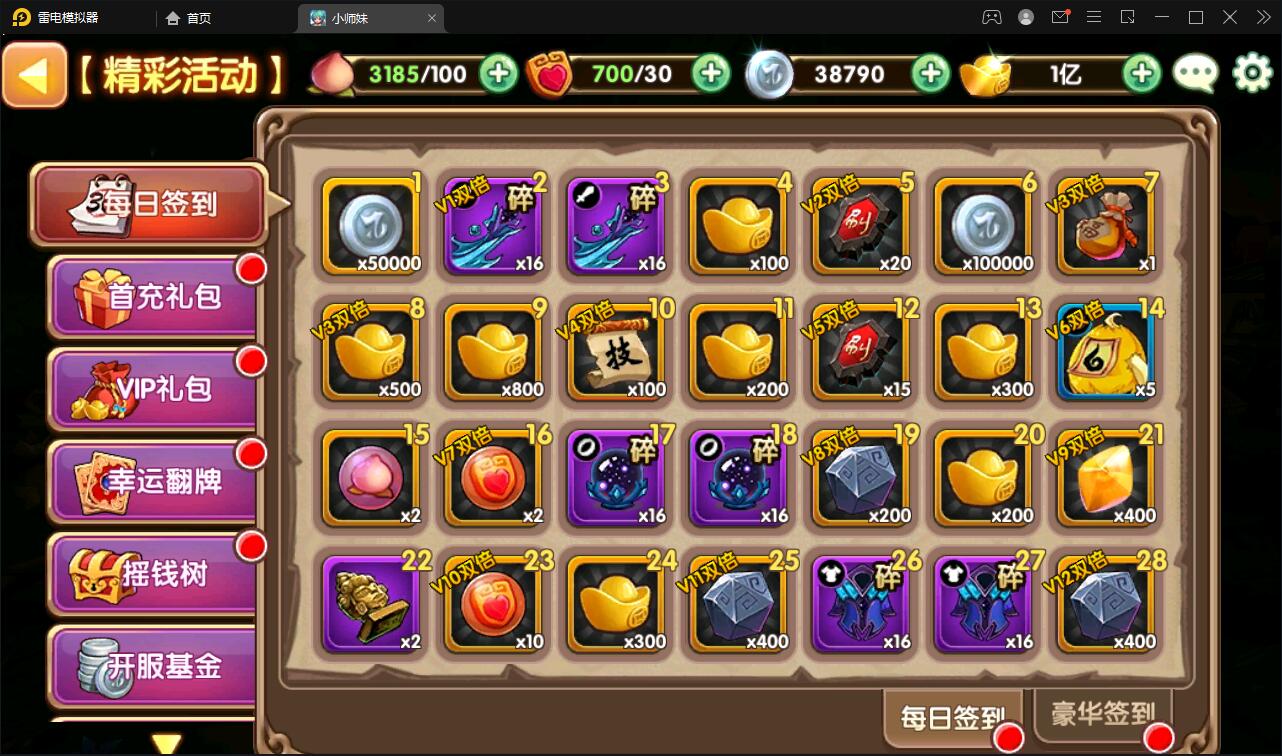This screenshot has height=756, width=1282.
Task: Click the back arrow beside 精彩活动
Action: point(34,74)
